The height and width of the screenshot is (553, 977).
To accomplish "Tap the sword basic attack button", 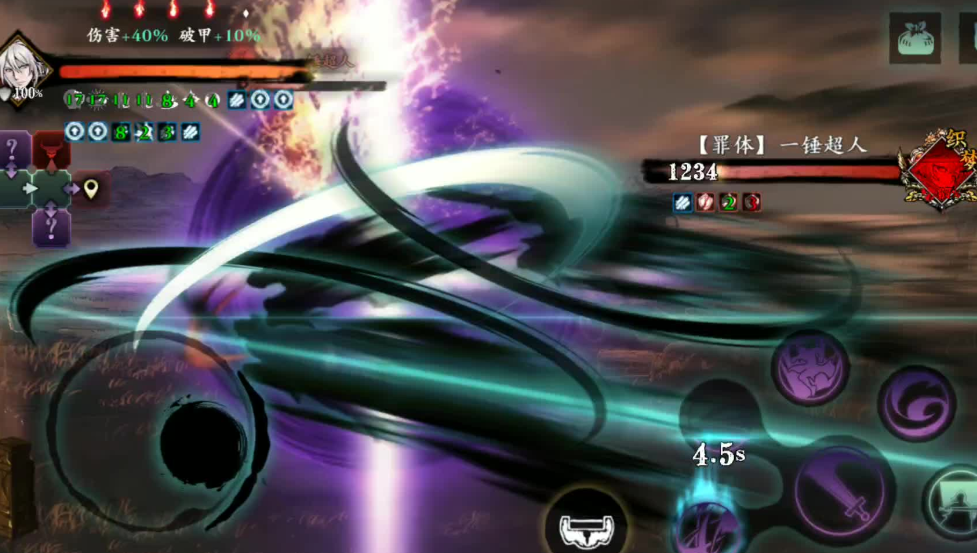I will pyautogui.click(x=844, y=497).
